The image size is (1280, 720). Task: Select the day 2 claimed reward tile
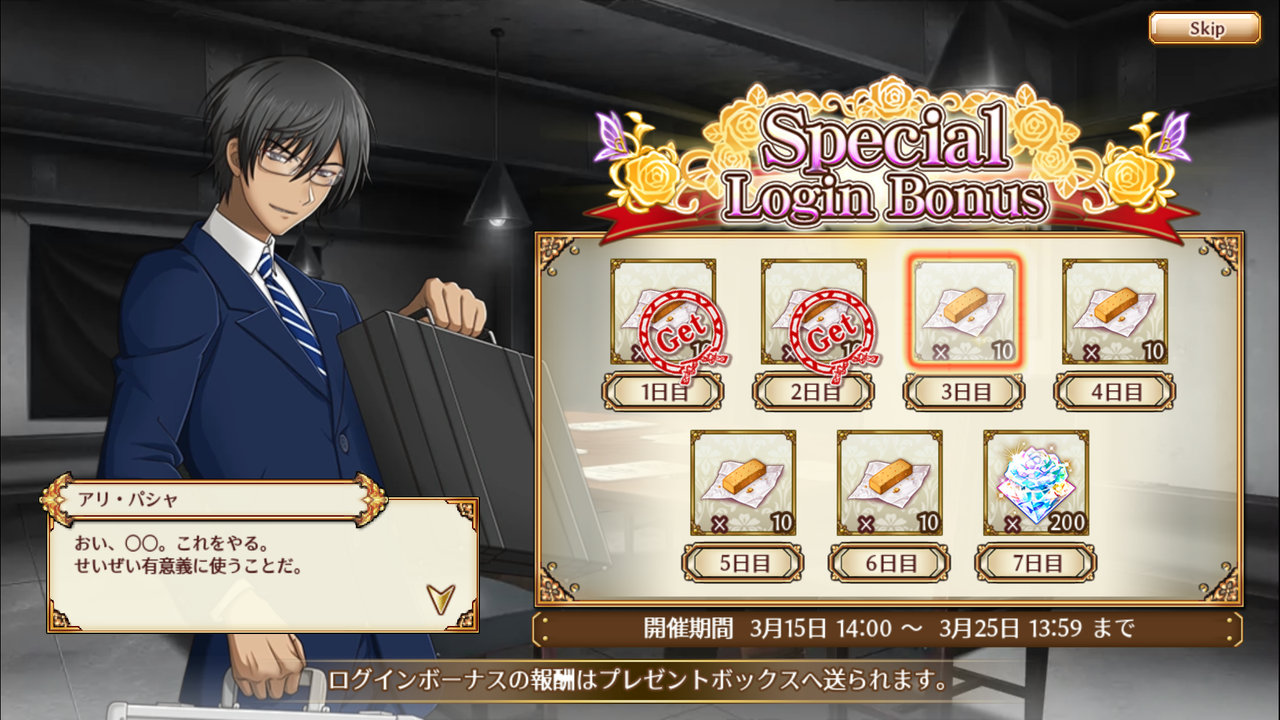(813, 311)
